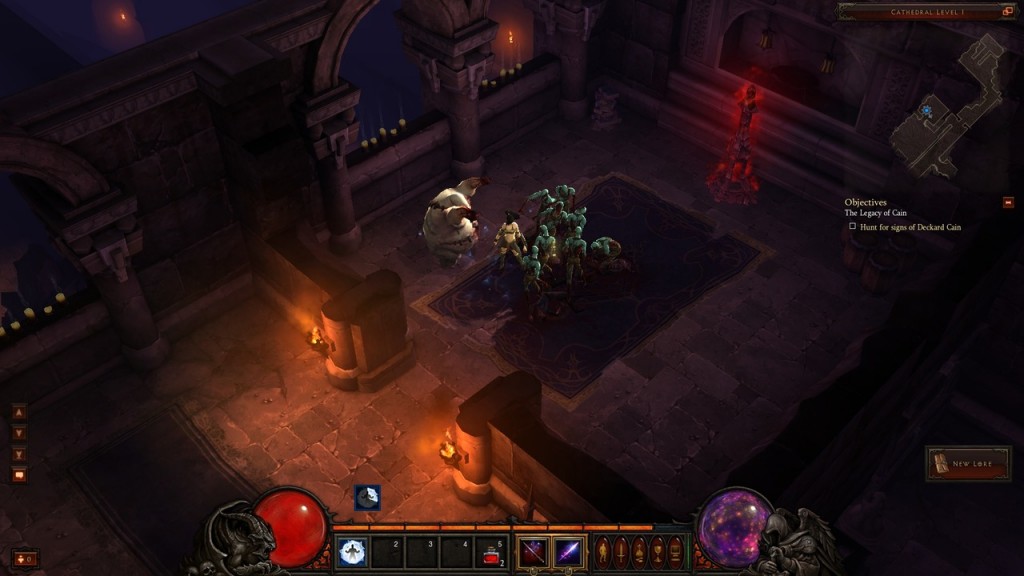The image size is (1024, 576).
Task: Open the game menu computer icon
Action: click(x=675, y=550)
